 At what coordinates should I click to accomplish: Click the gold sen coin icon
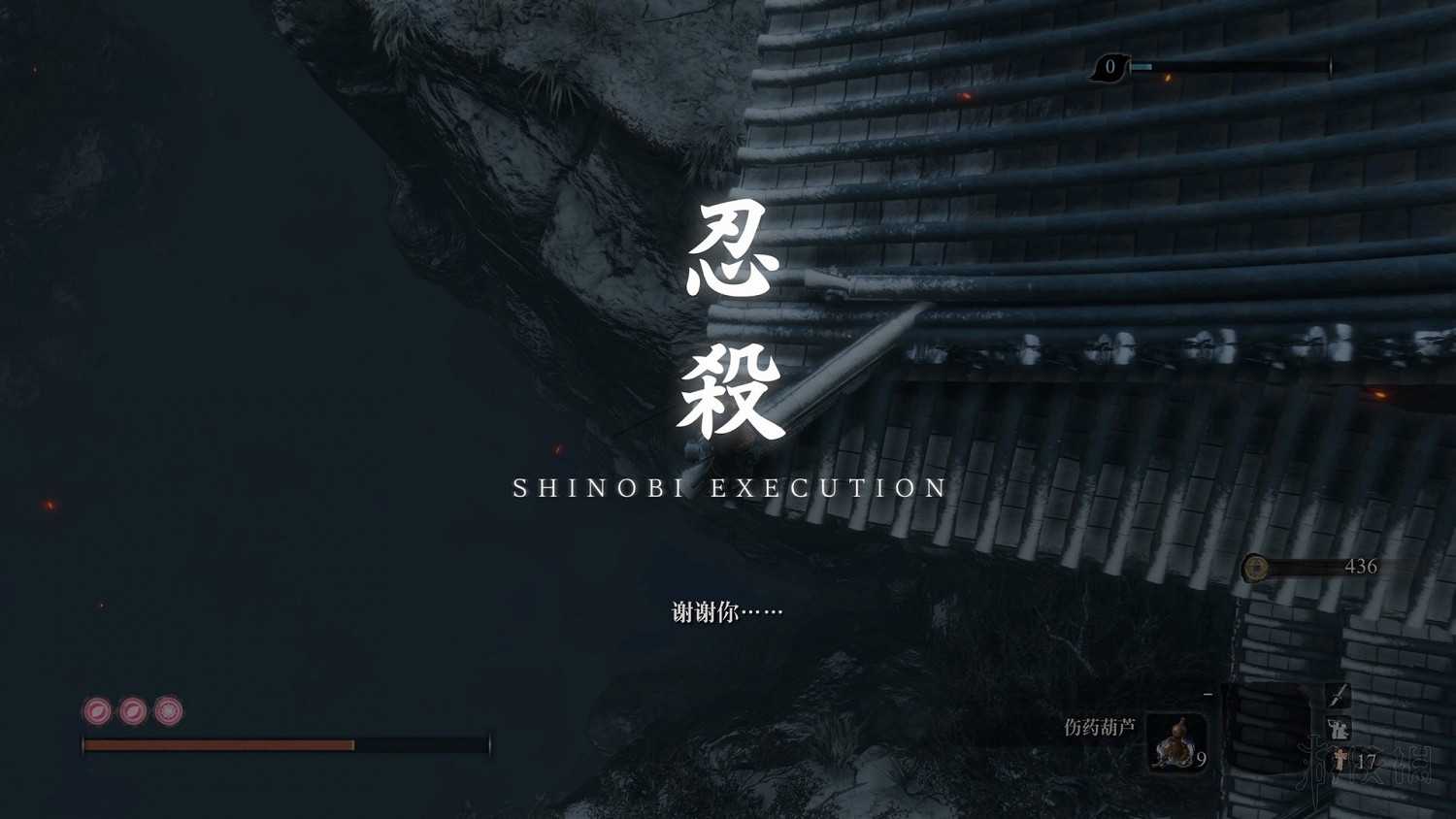click(x=1256, y=568)
